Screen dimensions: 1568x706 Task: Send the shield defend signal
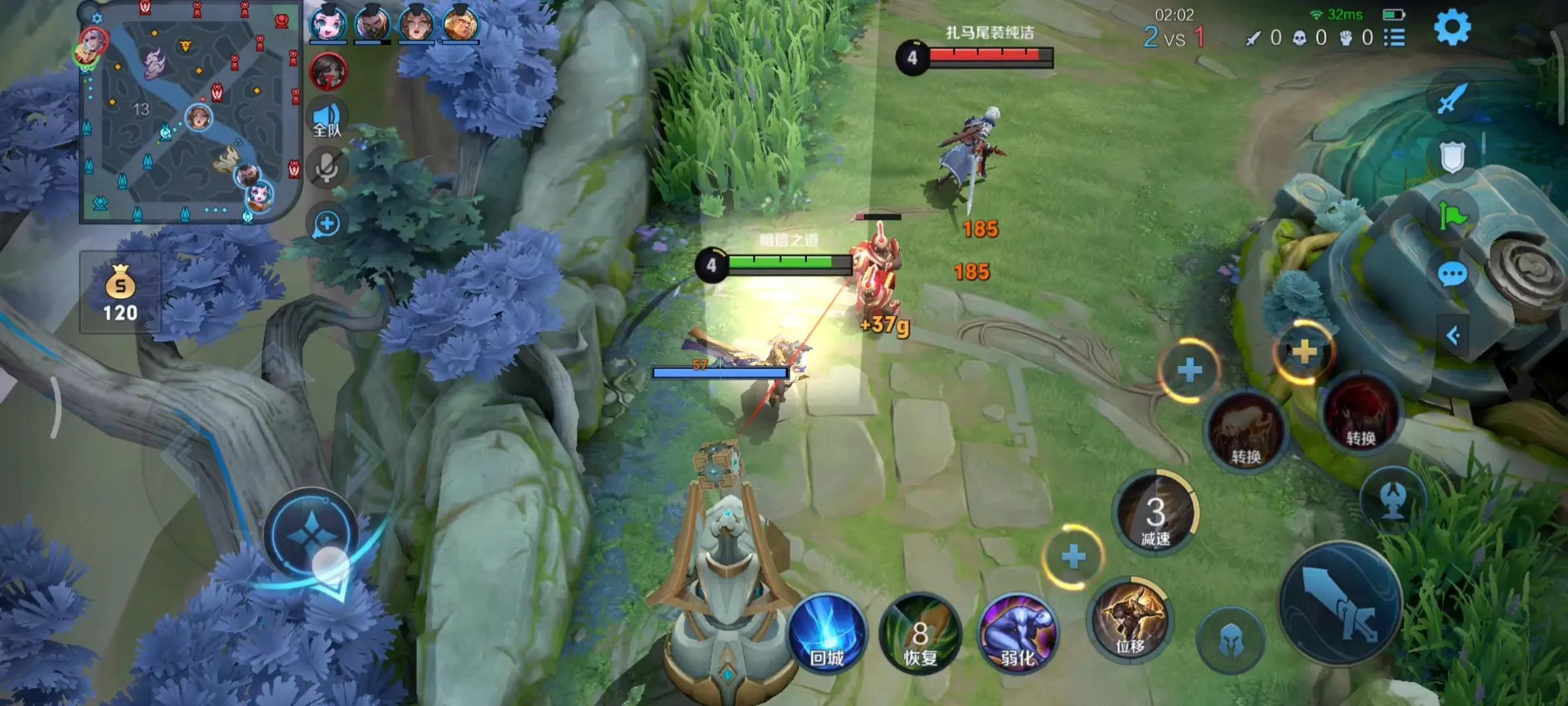pyautogui.click(x=1452, y=157)
